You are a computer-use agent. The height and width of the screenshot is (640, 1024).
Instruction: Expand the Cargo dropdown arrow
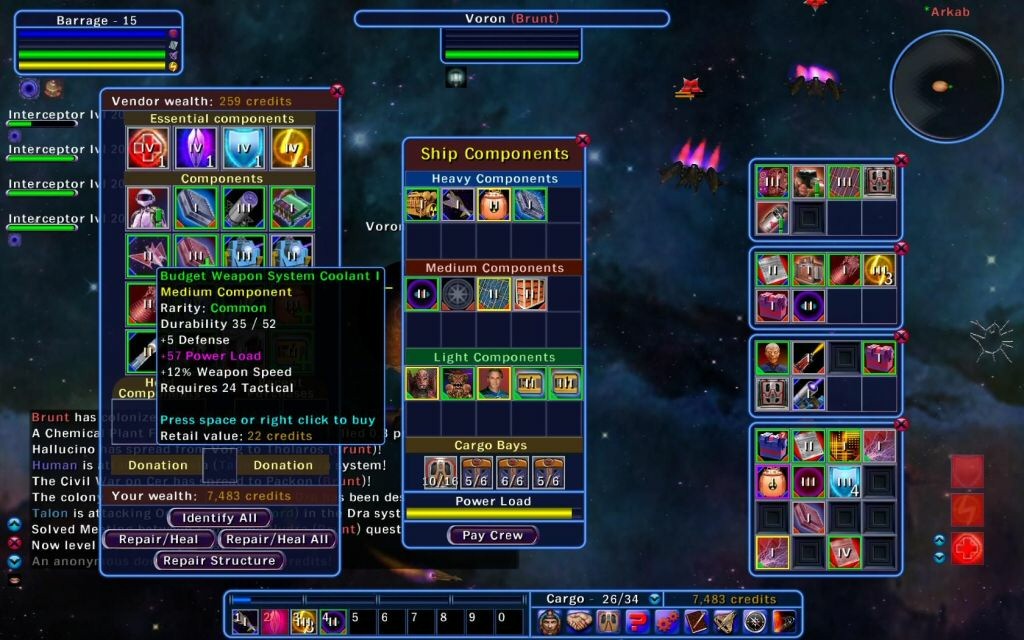654,599
